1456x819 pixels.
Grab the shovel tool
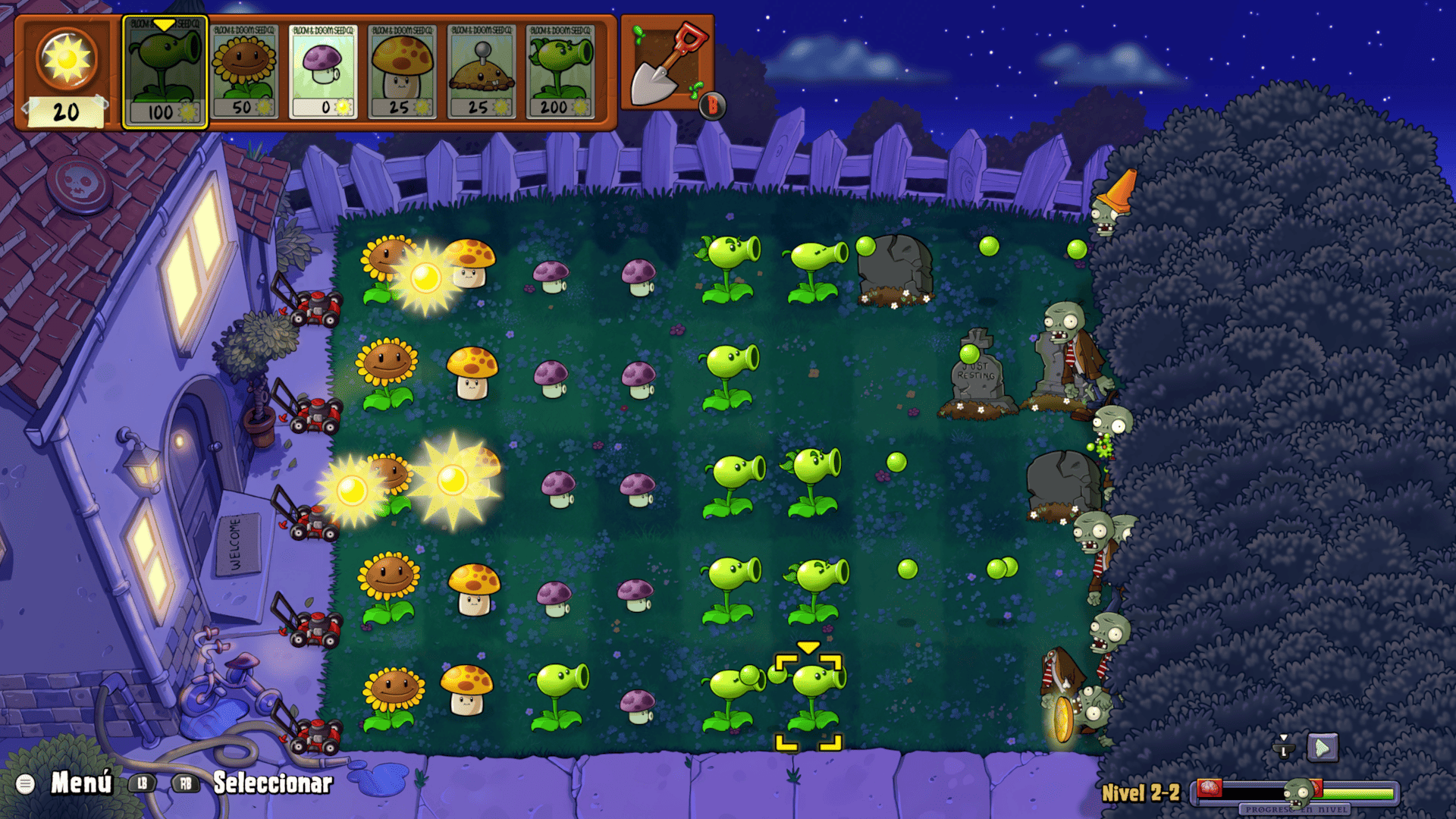click(x=667, y=64)
